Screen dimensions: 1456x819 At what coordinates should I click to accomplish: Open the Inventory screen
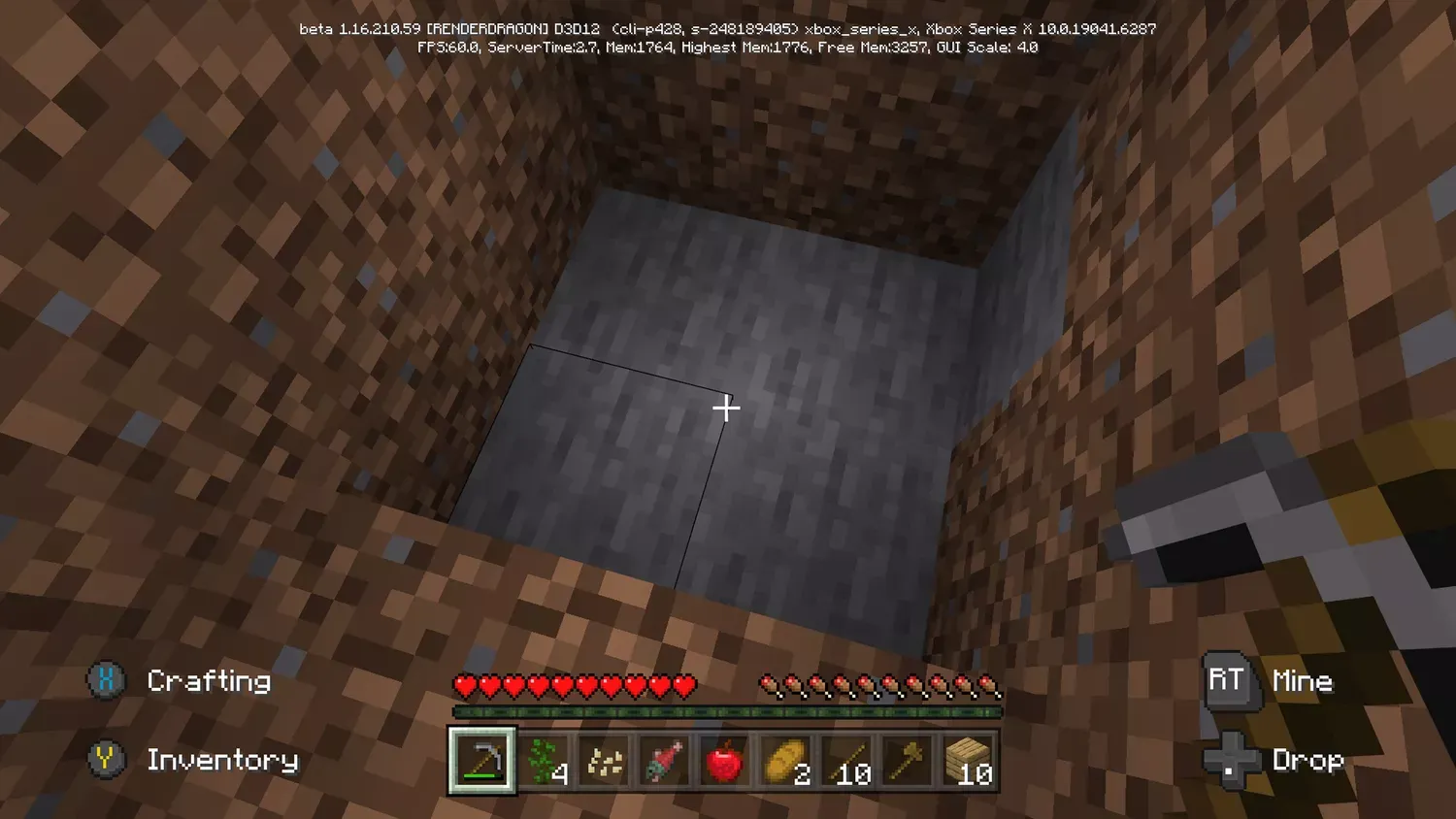(x=224, y=760)
